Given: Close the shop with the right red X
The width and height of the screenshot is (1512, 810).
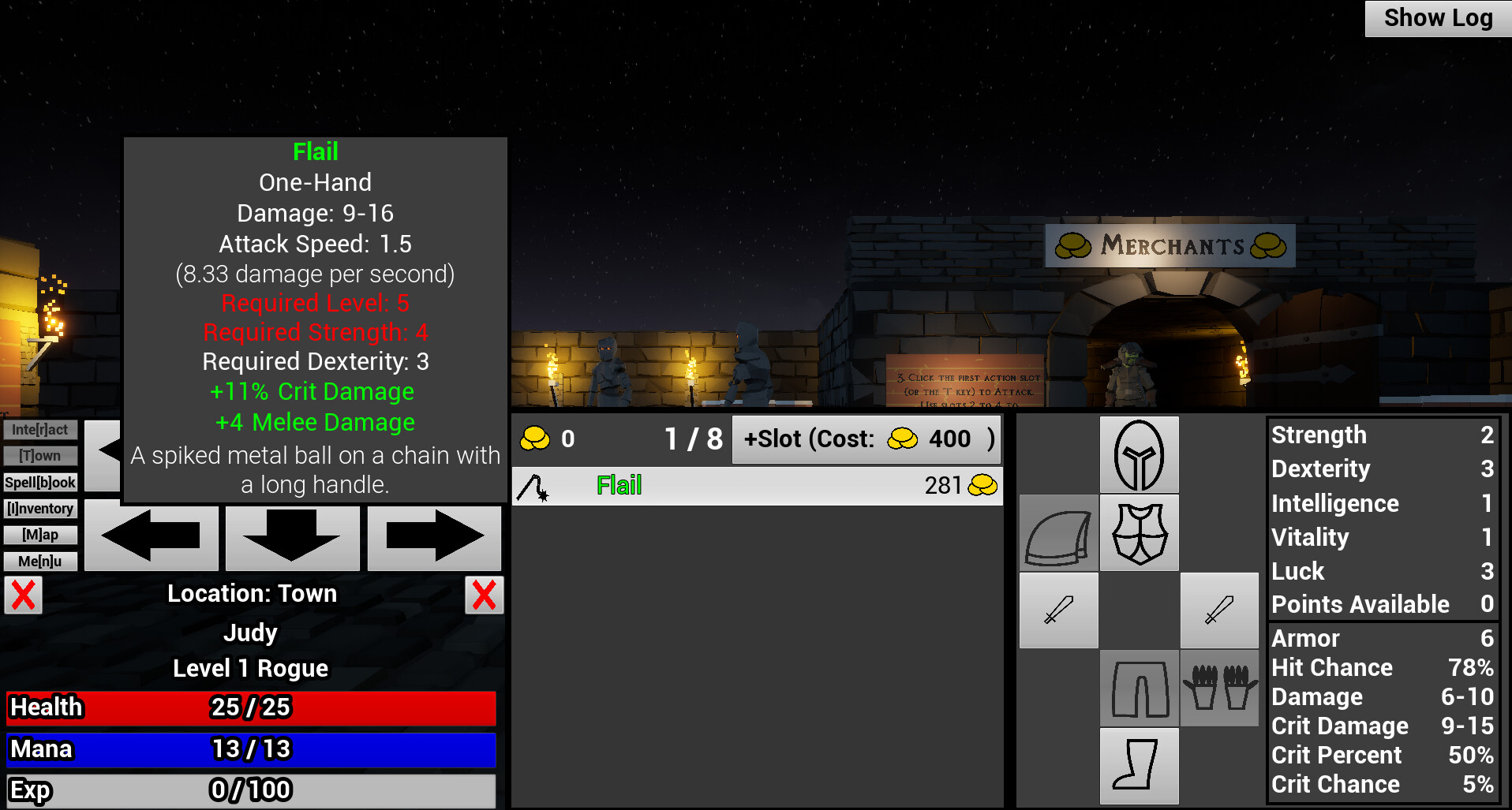Looking at the screenshot, I should tap(484, 595).
